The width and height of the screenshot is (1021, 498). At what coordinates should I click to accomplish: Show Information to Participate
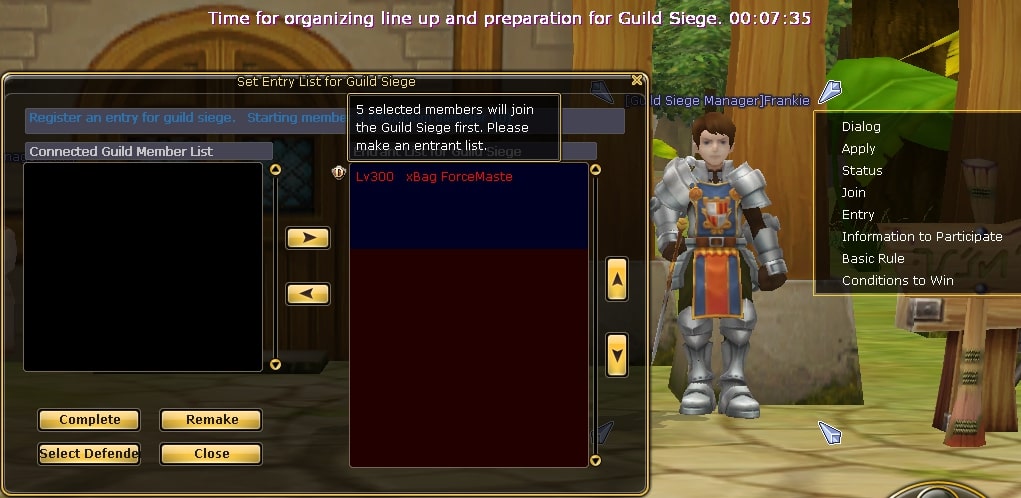coord(921,237)
